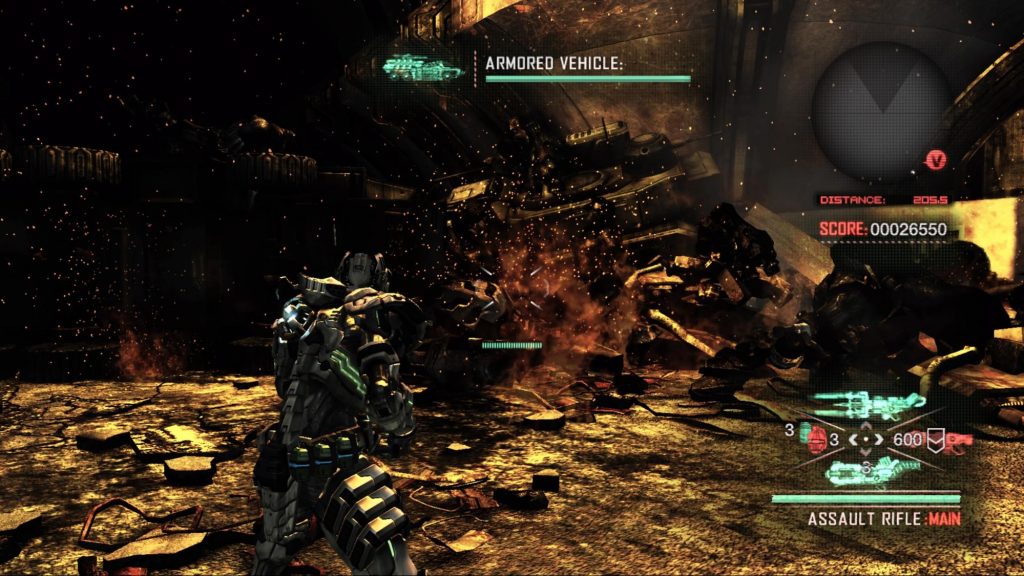
Task: Click the green EMP grenade icon
Action: tap(804, 432)
